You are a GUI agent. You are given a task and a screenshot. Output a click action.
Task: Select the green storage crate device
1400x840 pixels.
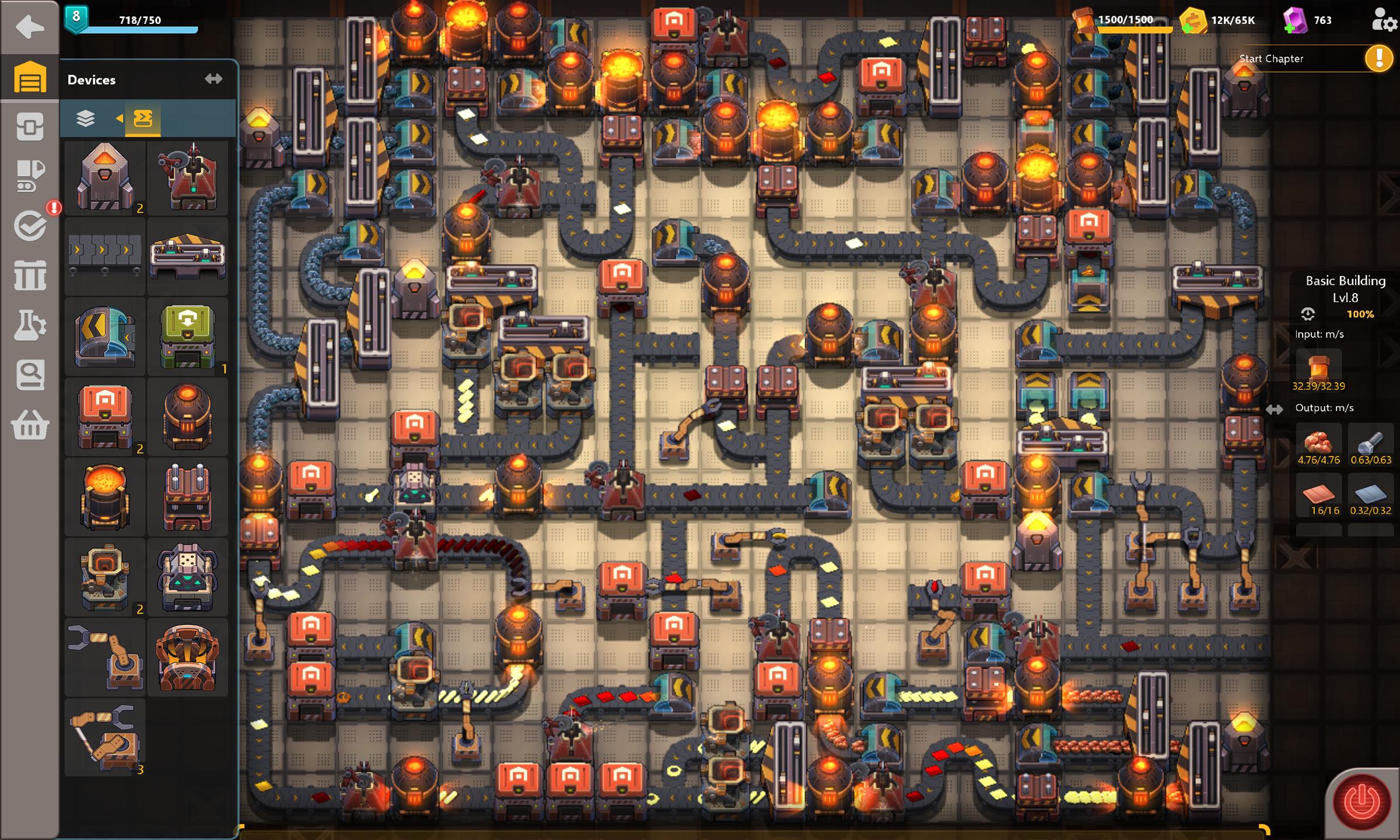(187, 337)
